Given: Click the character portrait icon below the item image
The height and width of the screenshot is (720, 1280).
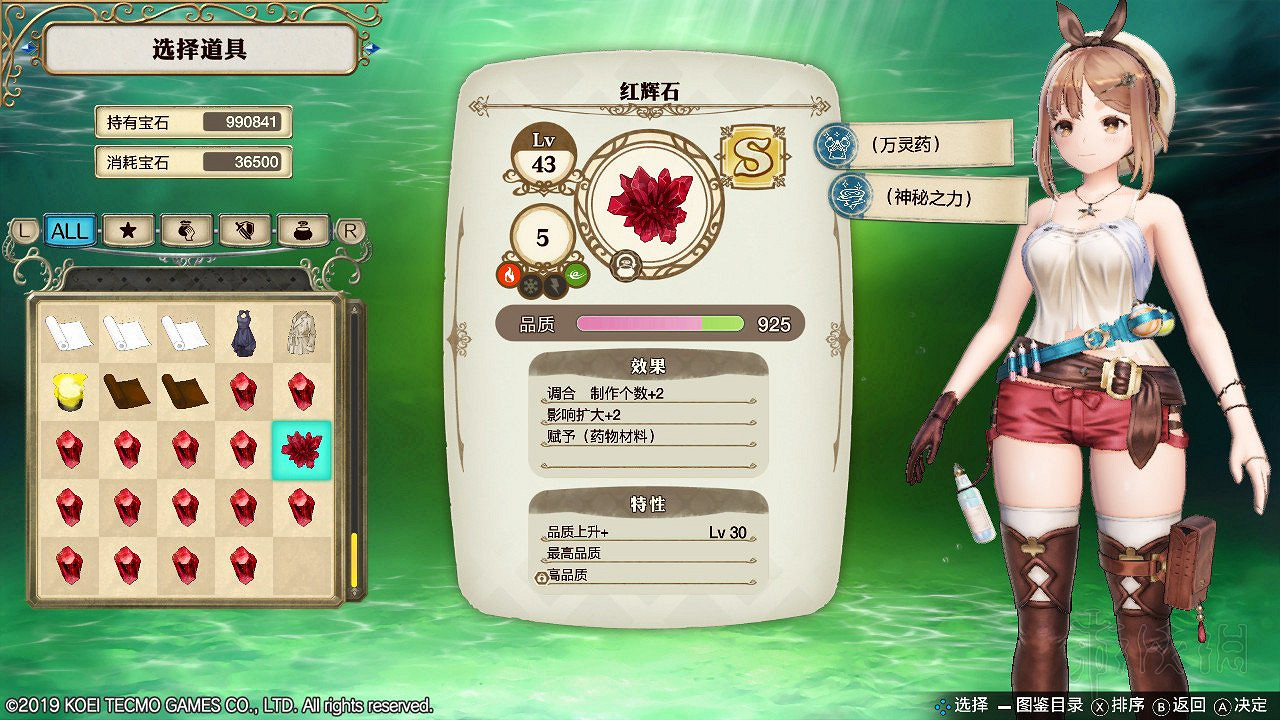Looking at the screenshot, I should (627, 267).
